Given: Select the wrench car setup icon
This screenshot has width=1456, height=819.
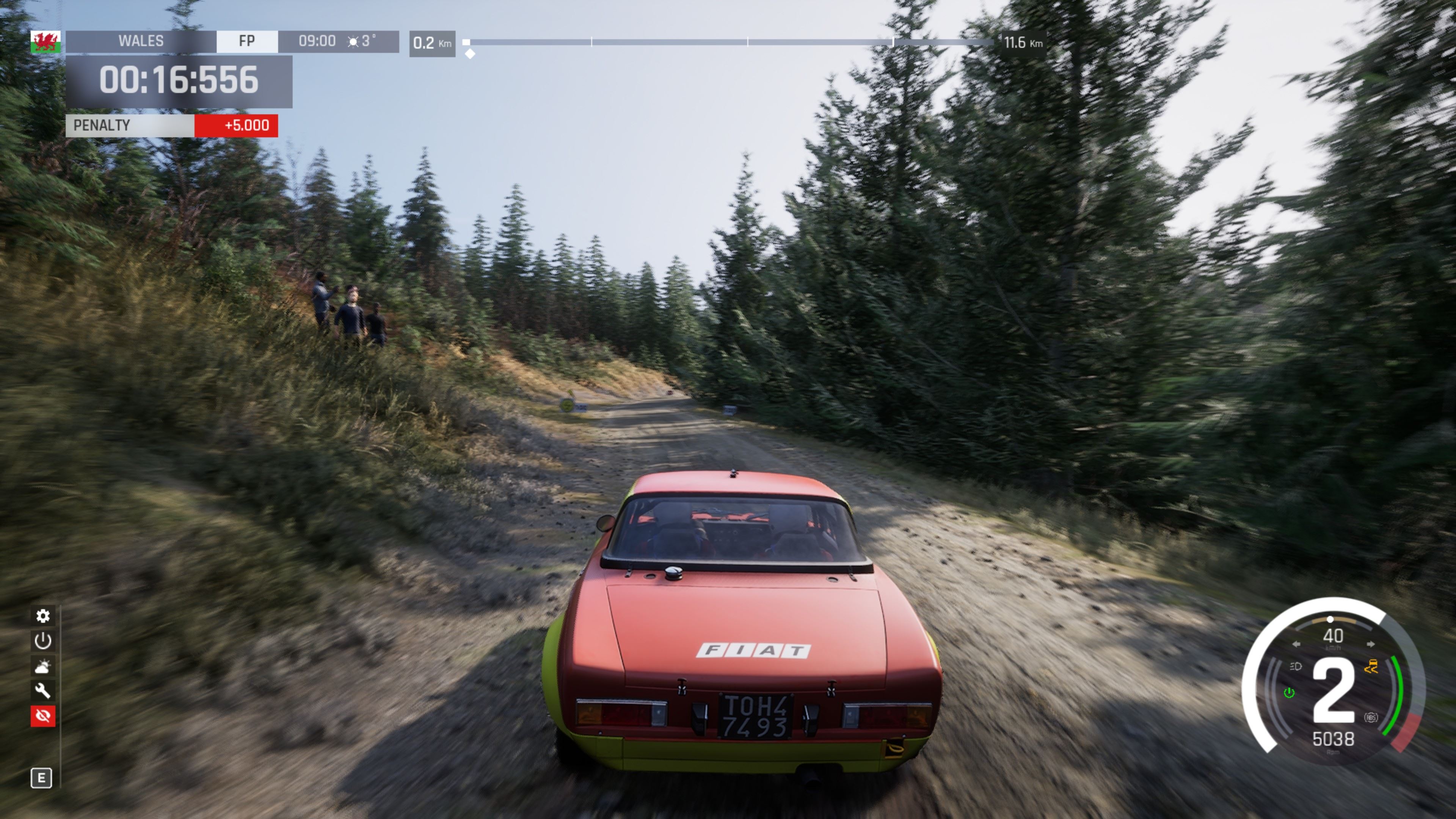Looking at the screenshot, I should pyautogui.click(x=43, y=691).
